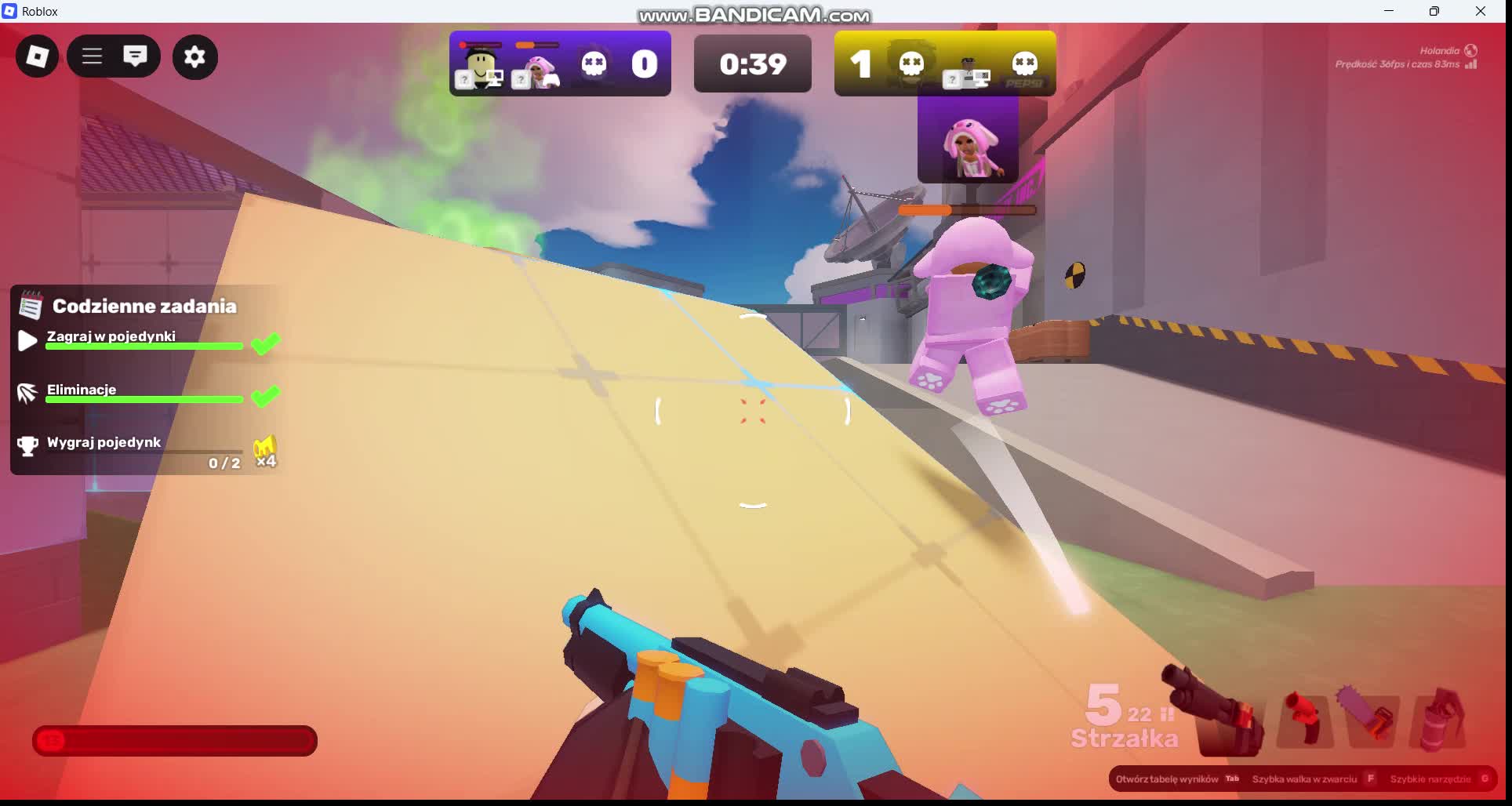The image size is (1512, 806).
Task: Close the Roblox window
Action: click(1480, 11)
